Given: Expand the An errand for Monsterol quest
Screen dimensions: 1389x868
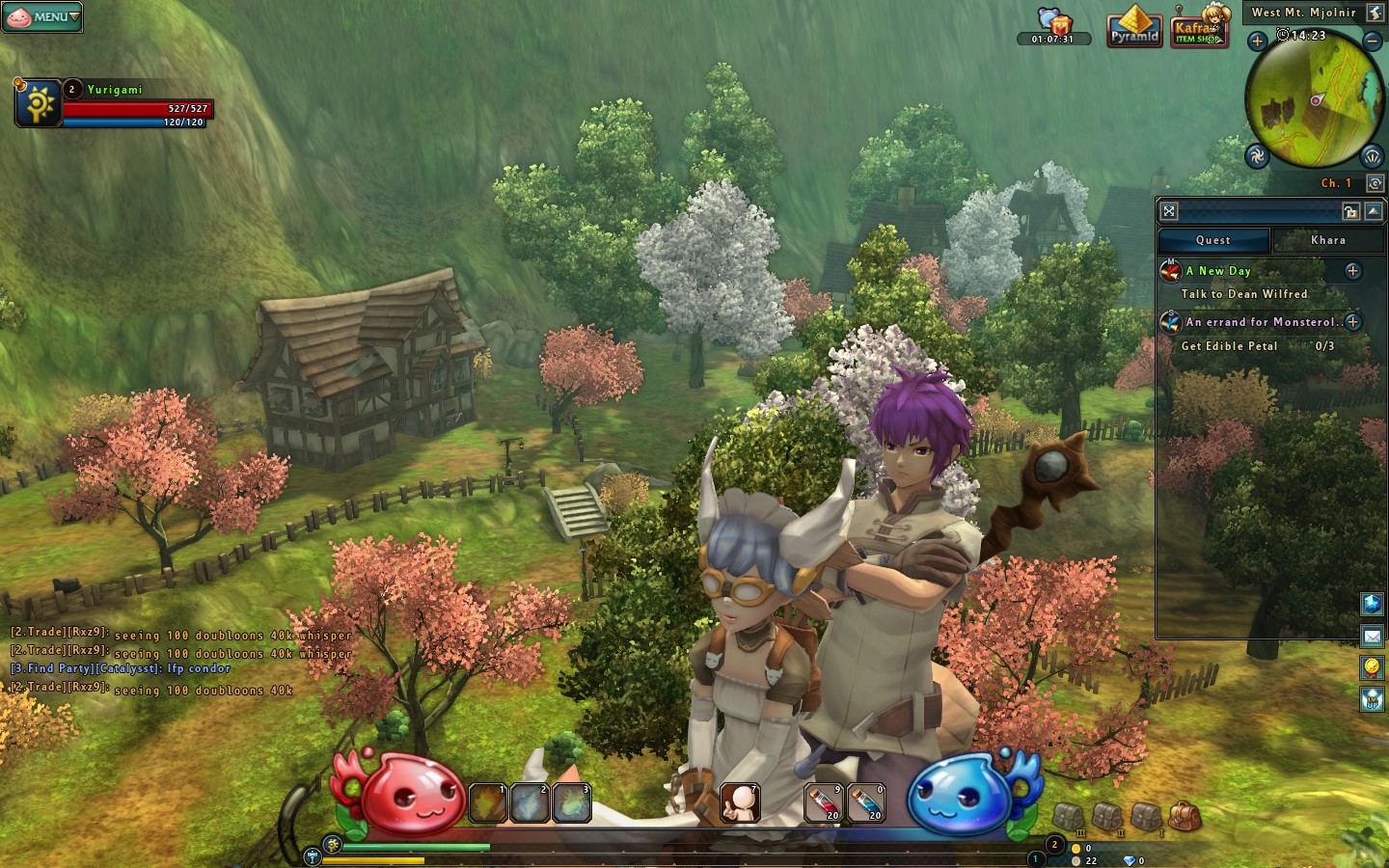Looking at the screenshot, I should click(1354, 323).
